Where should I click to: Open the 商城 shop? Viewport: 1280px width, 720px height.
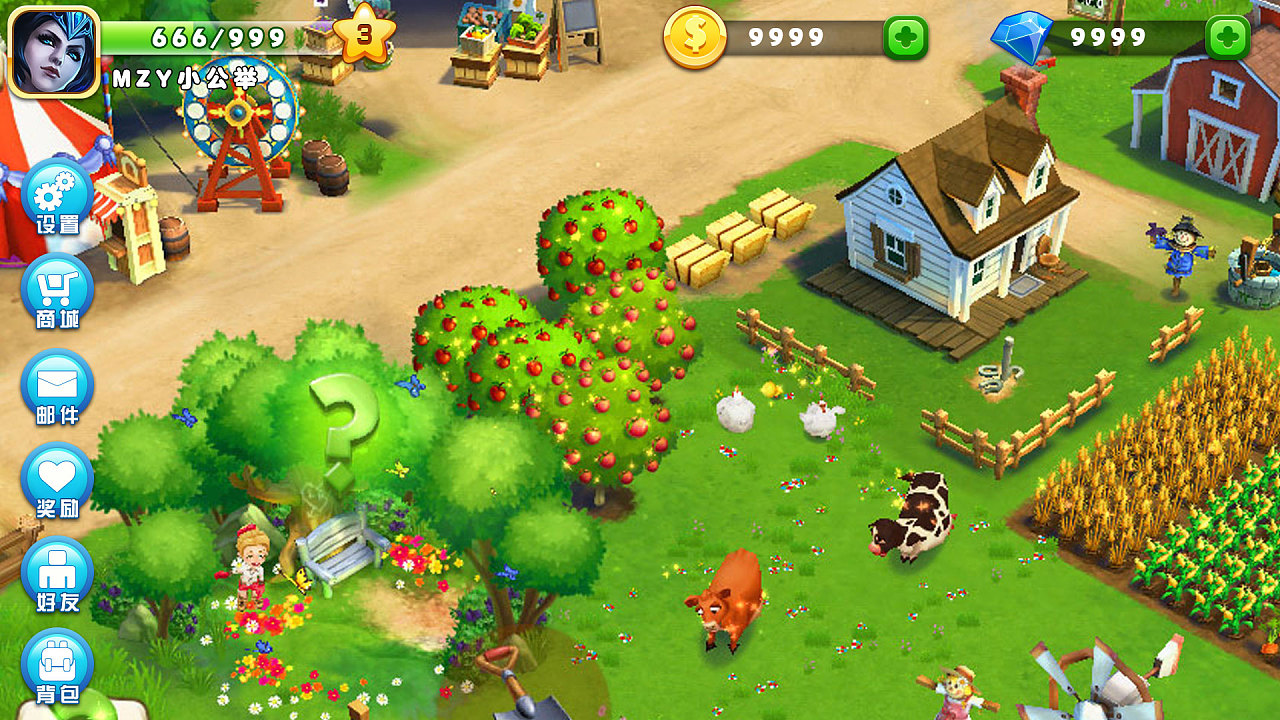coord(57,292)
